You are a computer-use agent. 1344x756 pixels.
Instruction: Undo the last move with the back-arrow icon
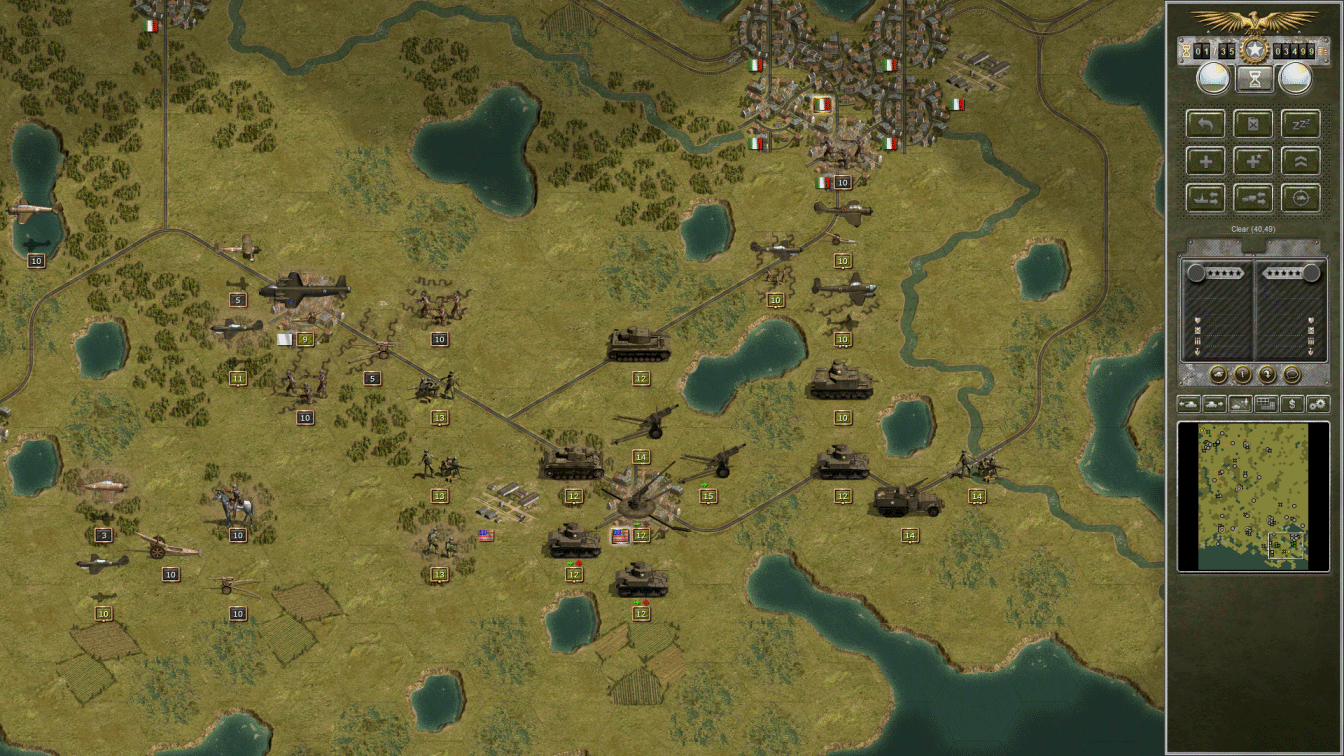(1206, 123)
